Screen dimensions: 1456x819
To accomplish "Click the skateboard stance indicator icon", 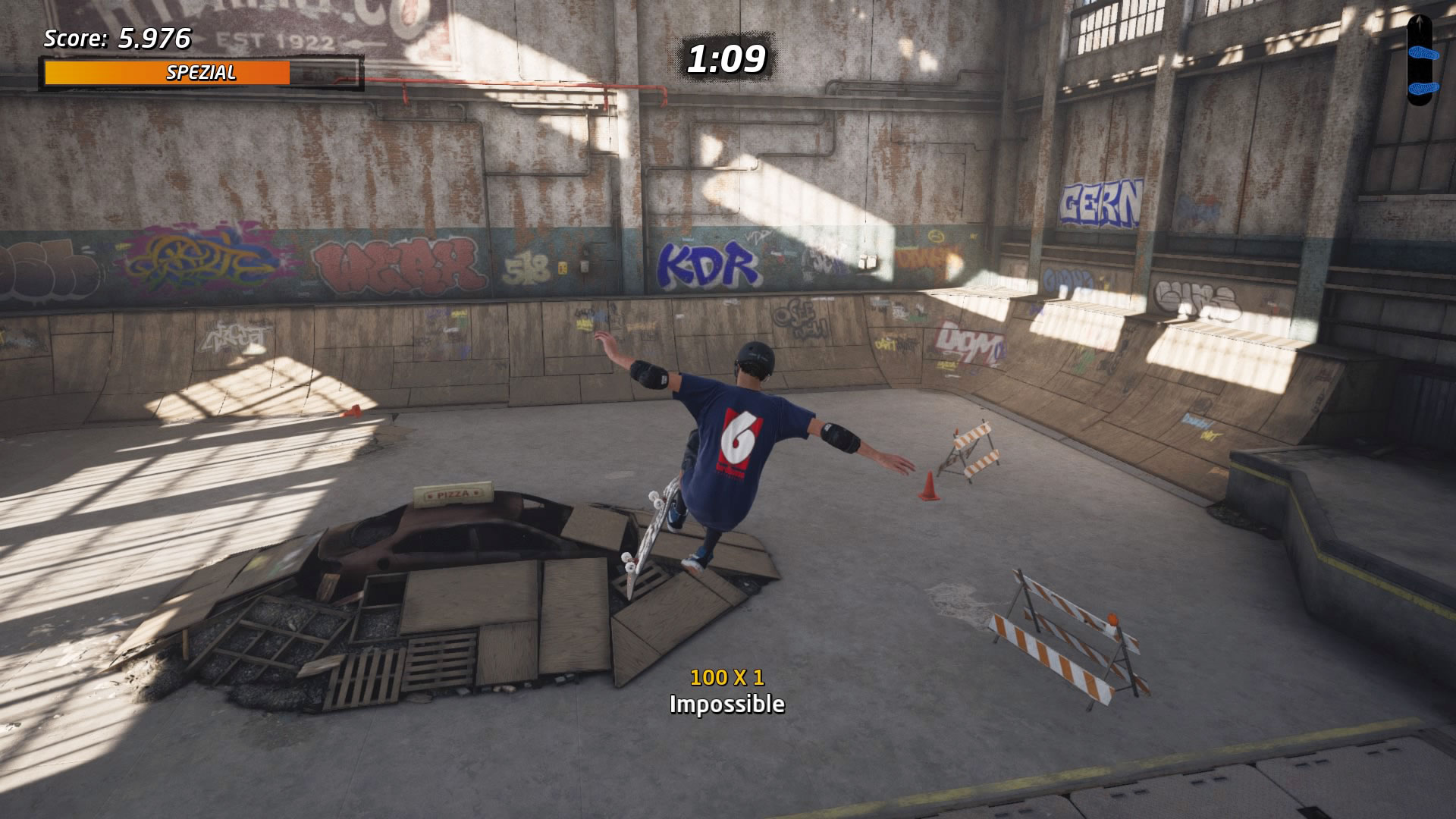I will click(x=1418, y=60).
